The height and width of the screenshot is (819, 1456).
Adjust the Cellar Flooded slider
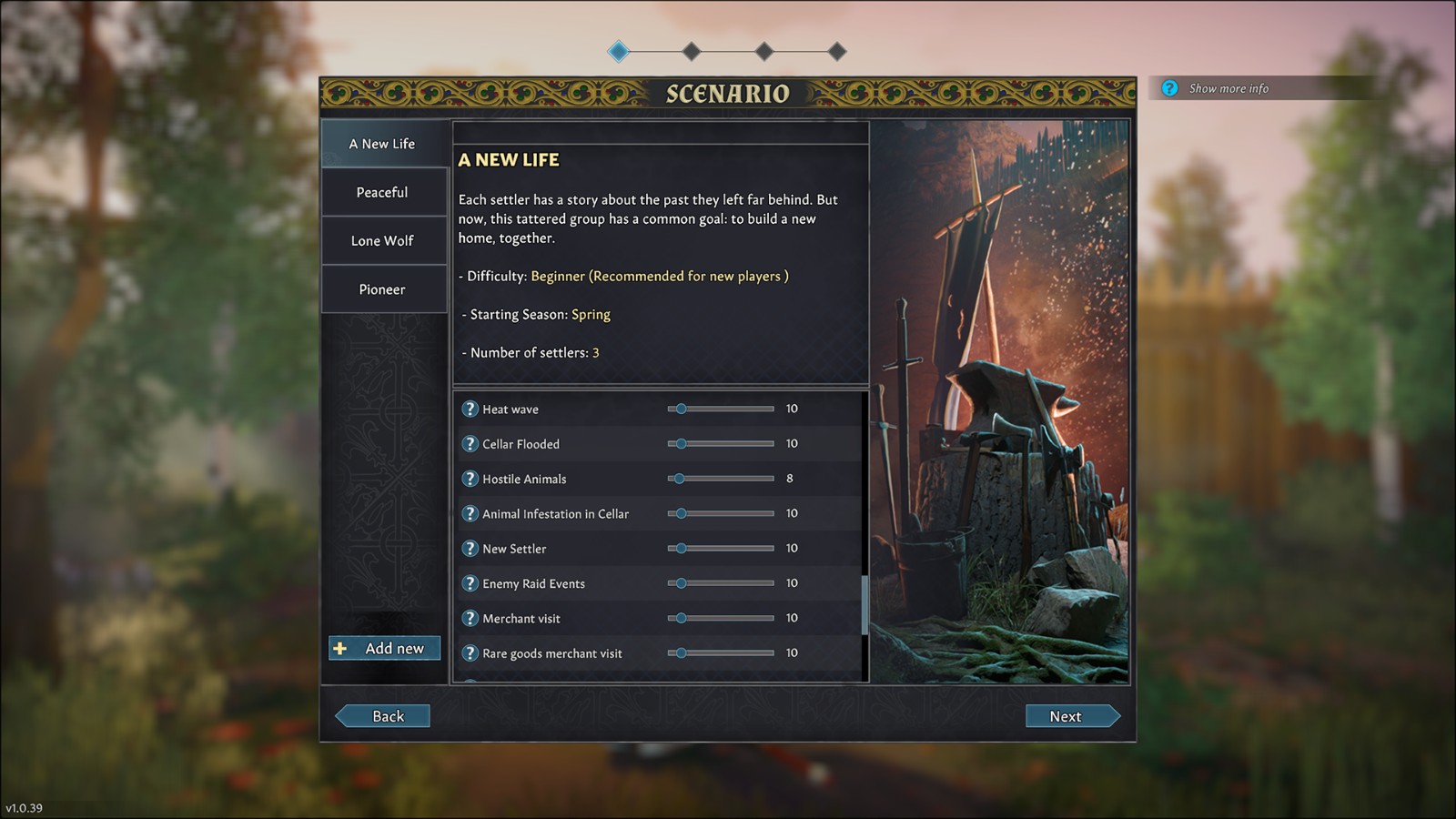point(721,444)
